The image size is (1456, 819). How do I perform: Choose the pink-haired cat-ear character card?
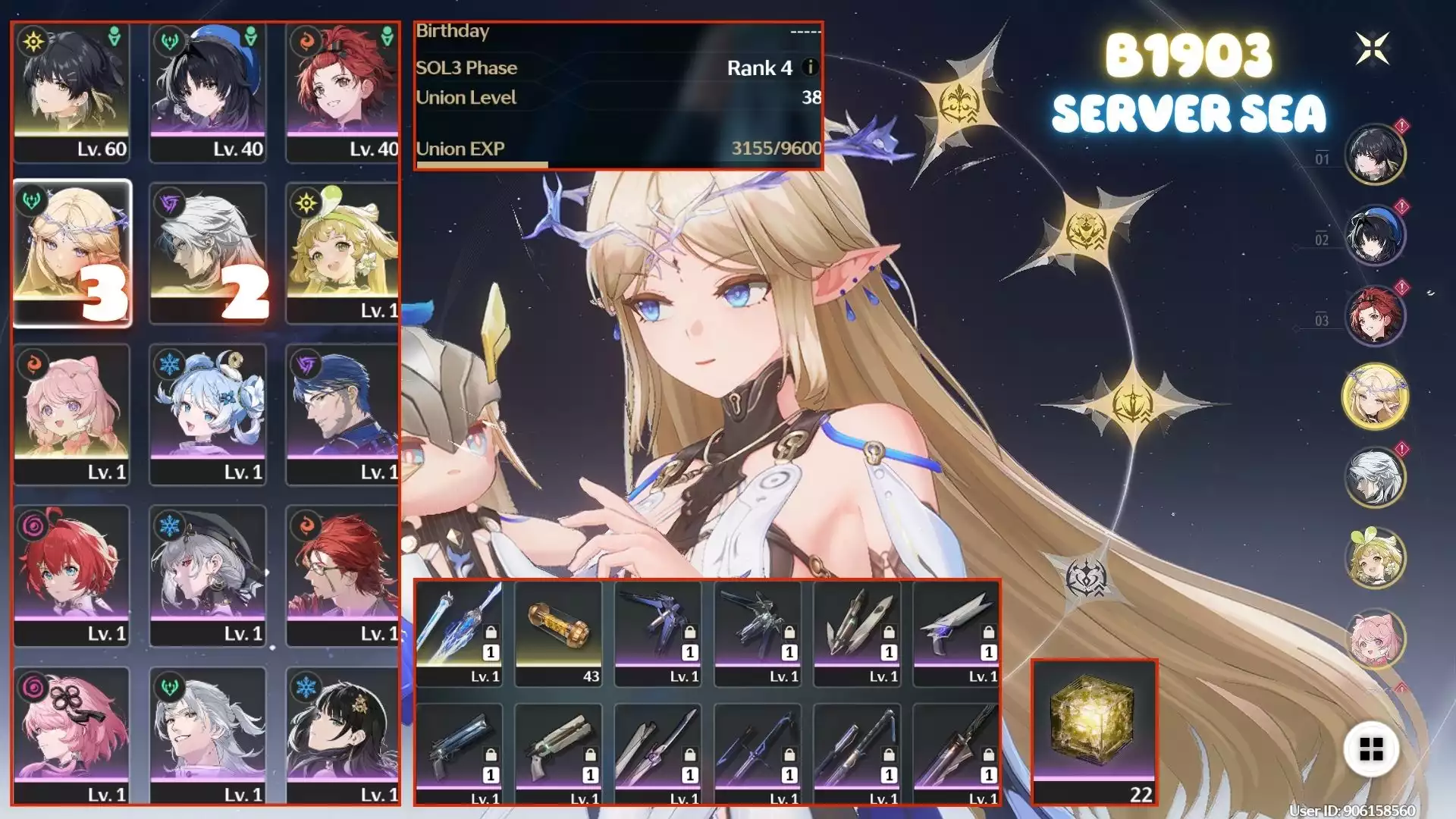72,415
